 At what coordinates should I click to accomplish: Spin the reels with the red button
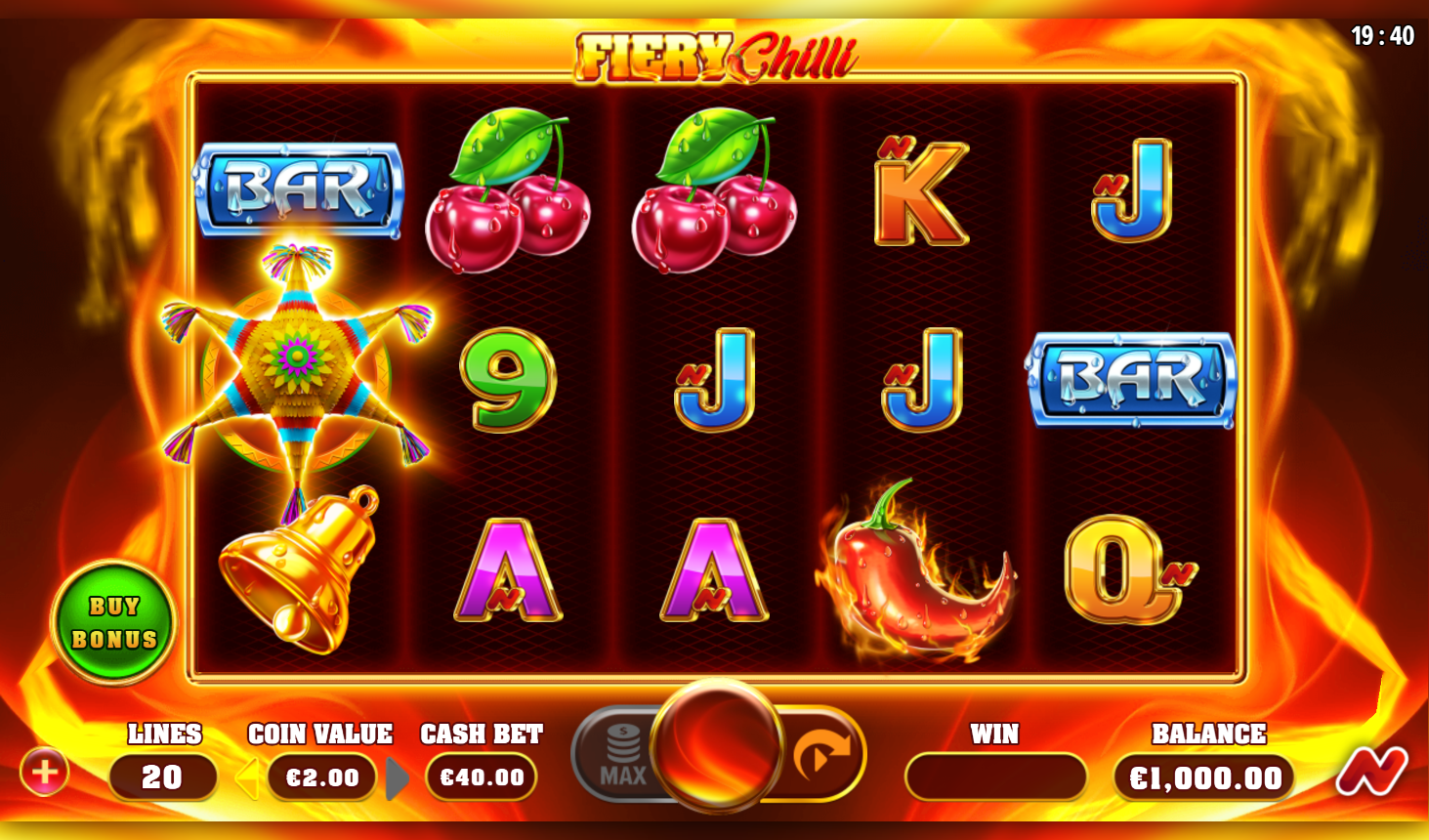[x=716, y=745]
